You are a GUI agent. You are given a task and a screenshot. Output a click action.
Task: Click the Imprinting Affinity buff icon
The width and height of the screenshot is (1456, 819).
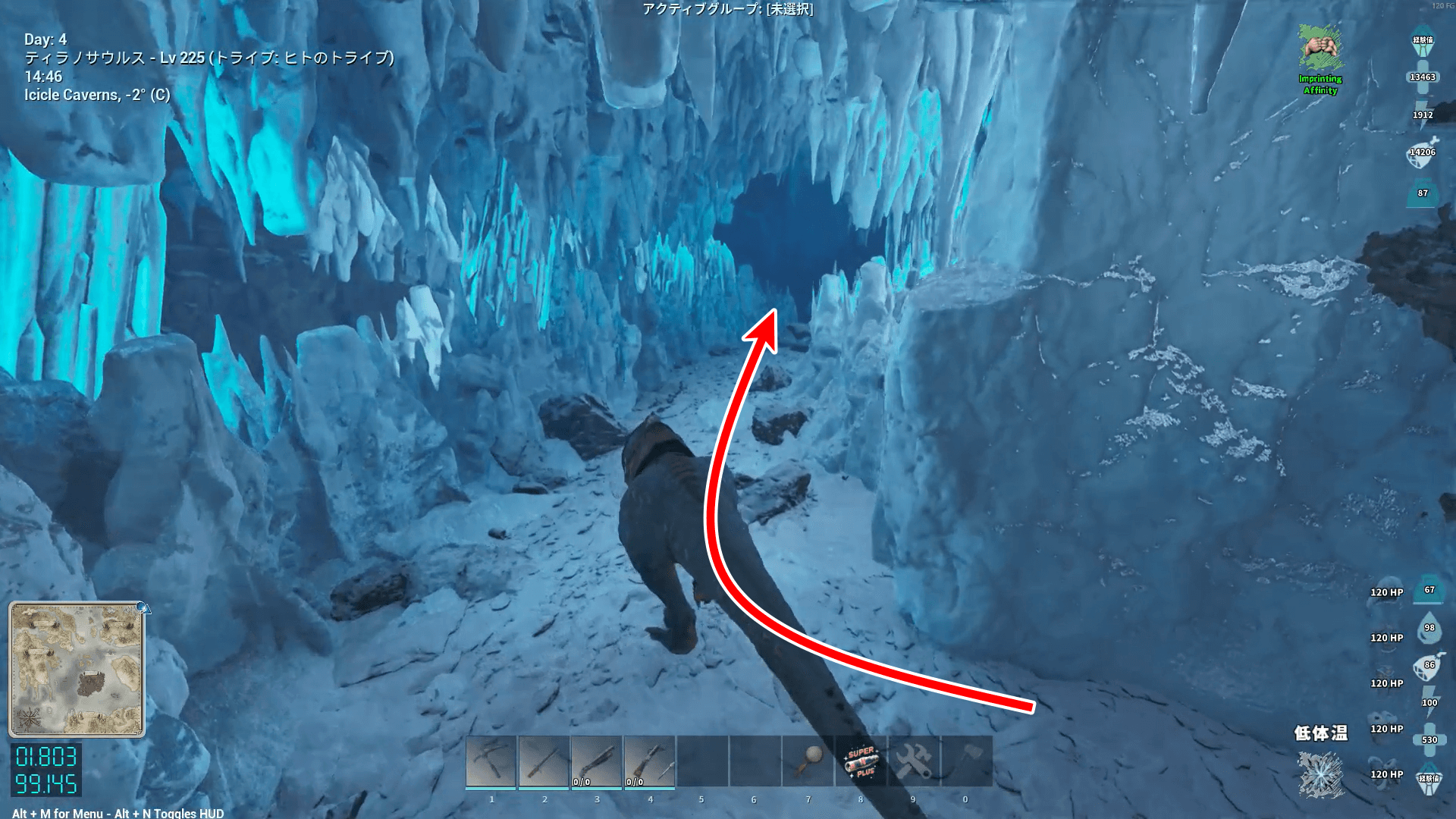(1320, 49)
